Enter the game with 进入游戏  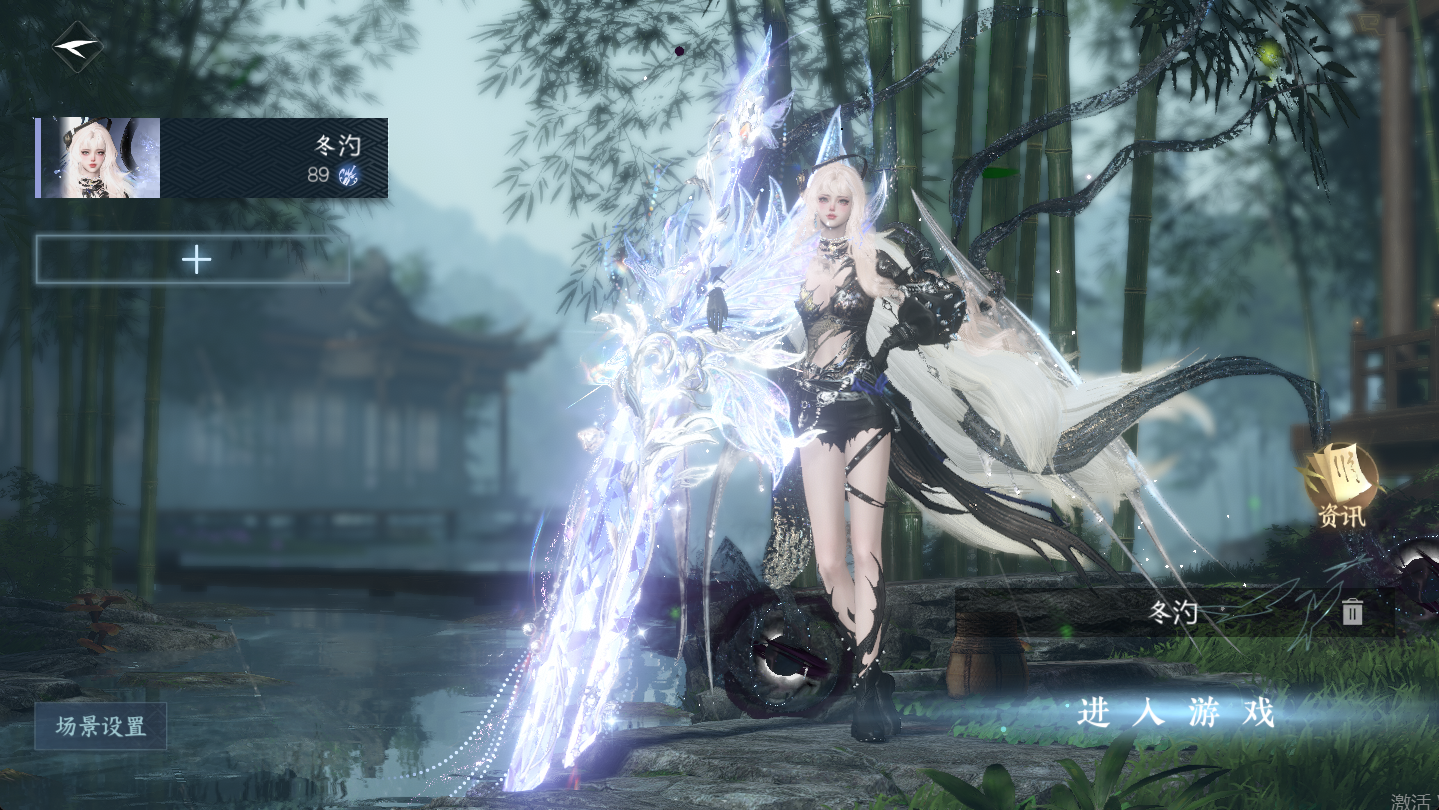click(1176, 713)
